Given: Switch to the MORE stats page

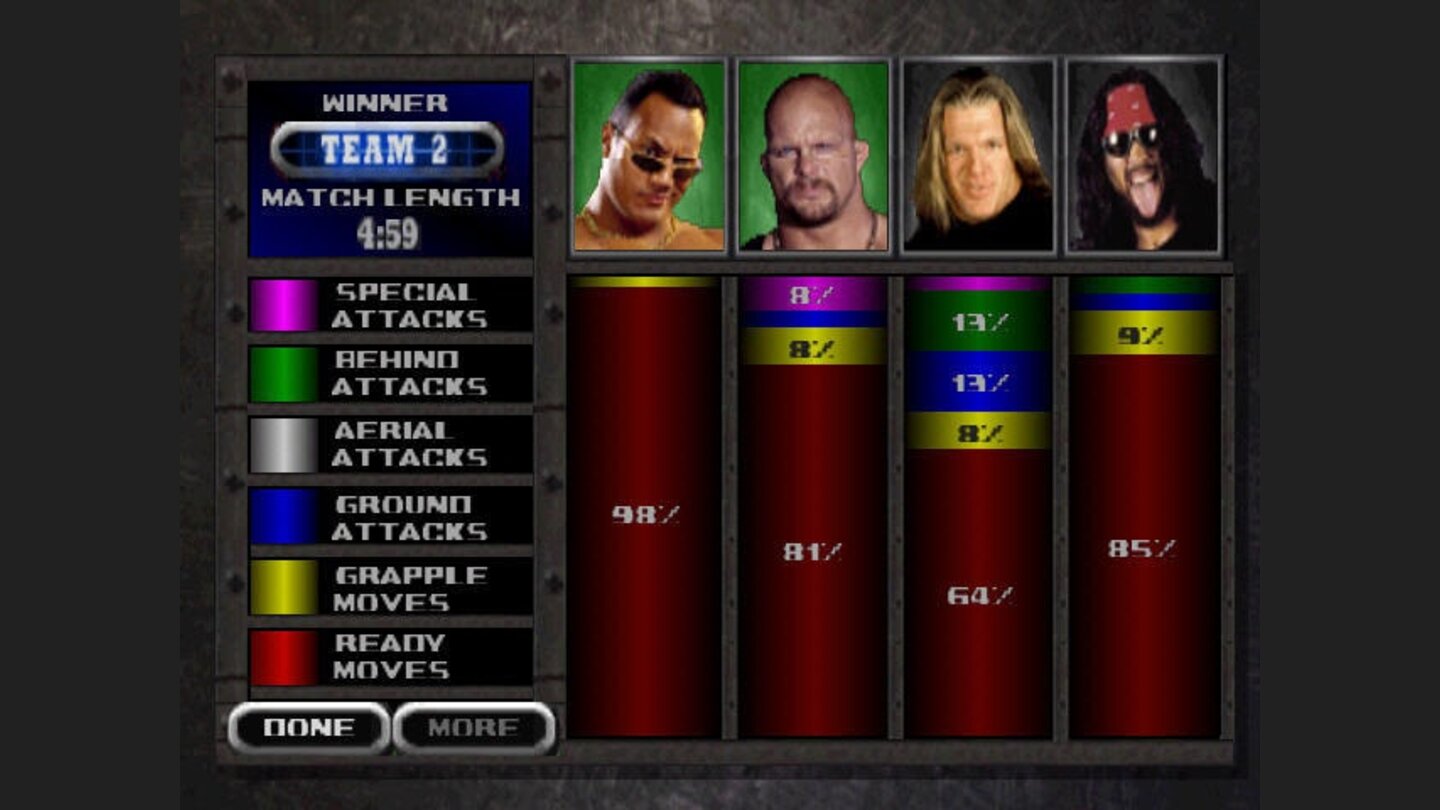Looking at the screenshot, I should point(472,729).
